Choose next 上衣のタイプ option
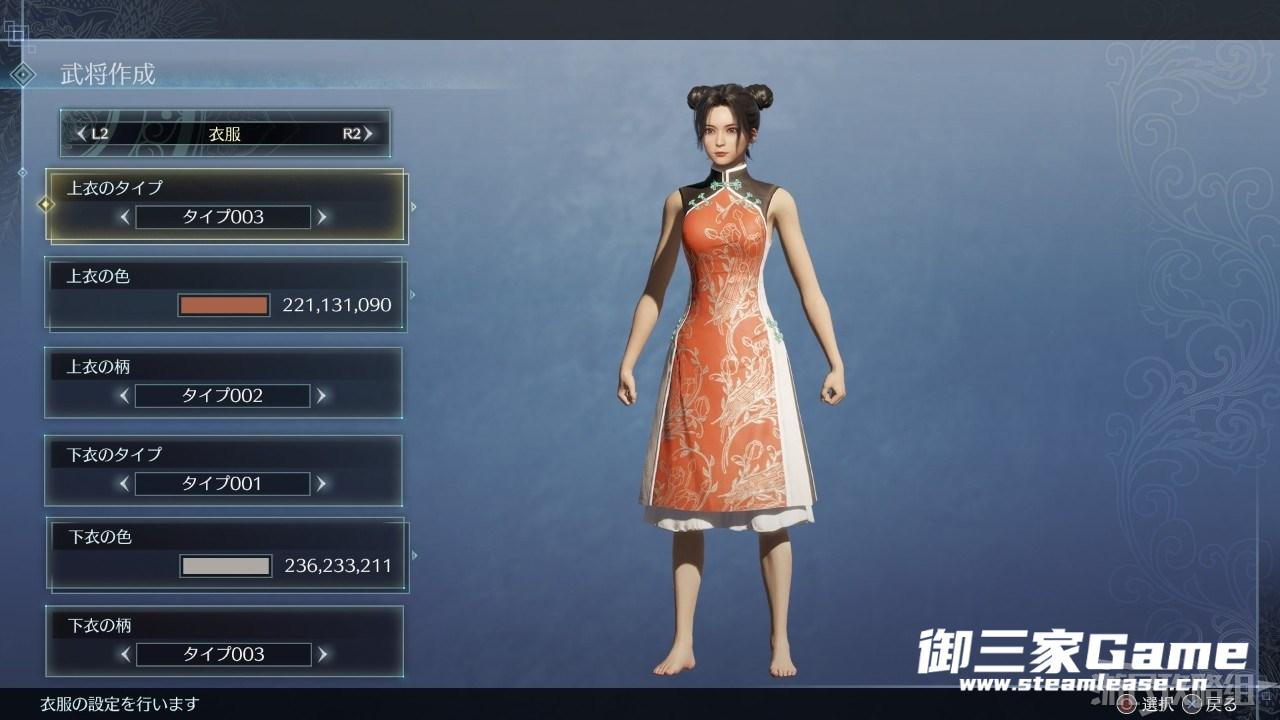 (x=321, y=216)
